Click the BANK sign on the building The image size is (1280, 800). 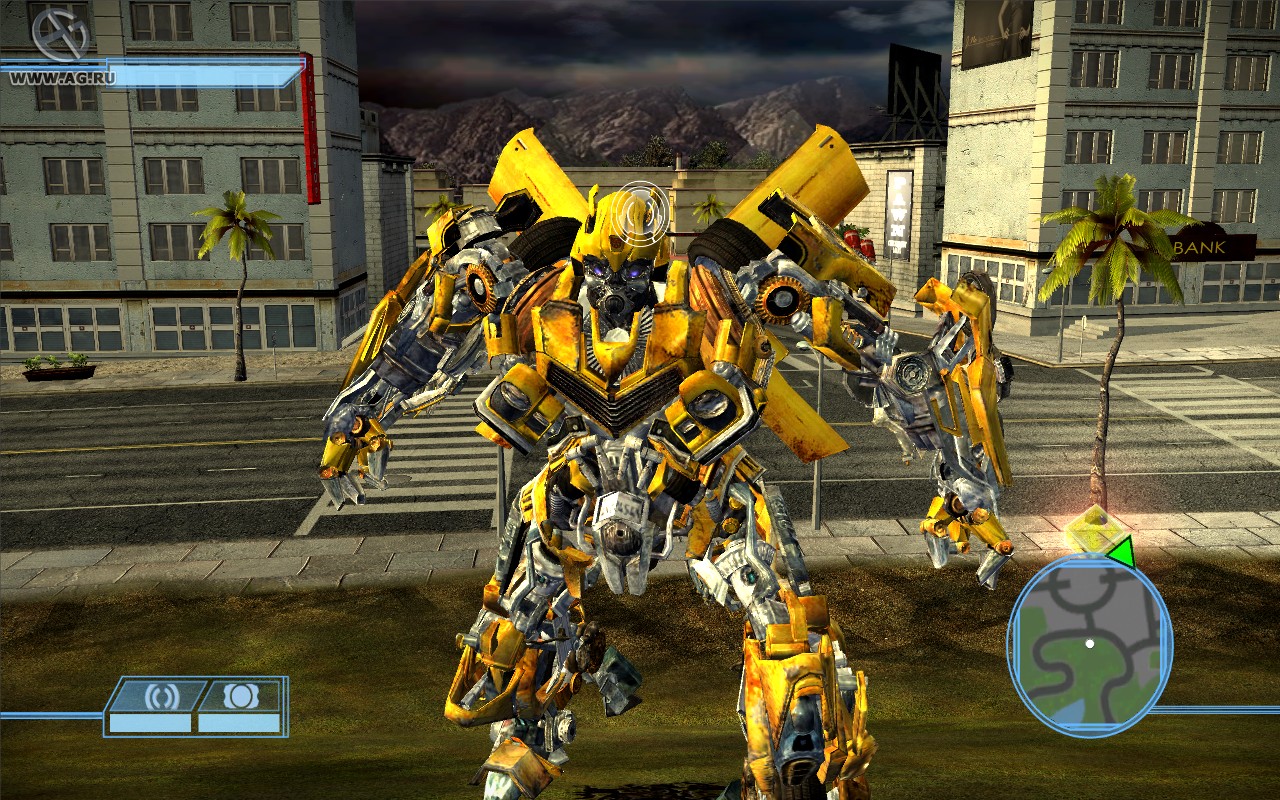(1198, 246)
